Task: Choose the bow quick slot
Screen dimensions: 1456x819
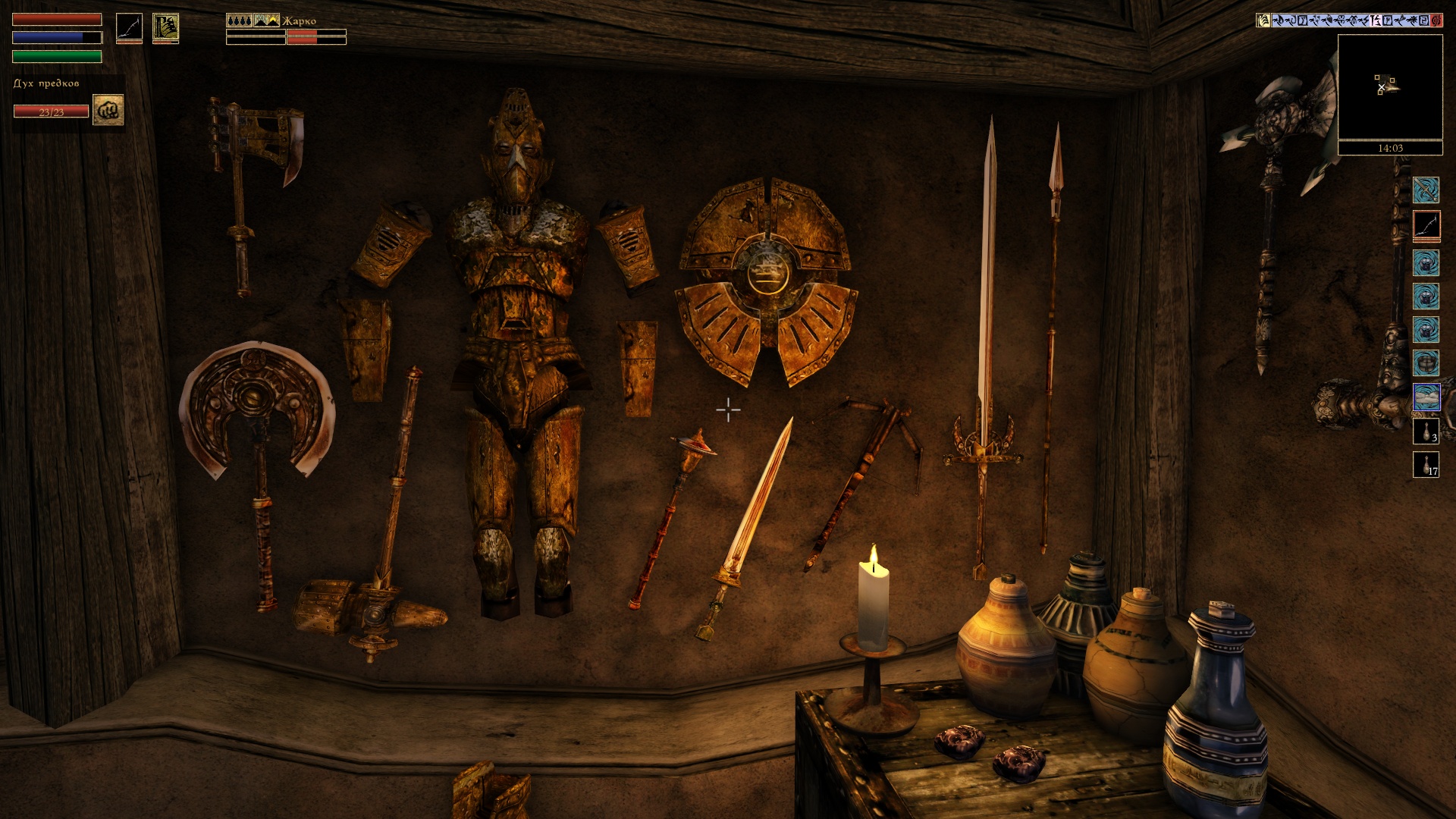Action: (x=1426, y=225)
